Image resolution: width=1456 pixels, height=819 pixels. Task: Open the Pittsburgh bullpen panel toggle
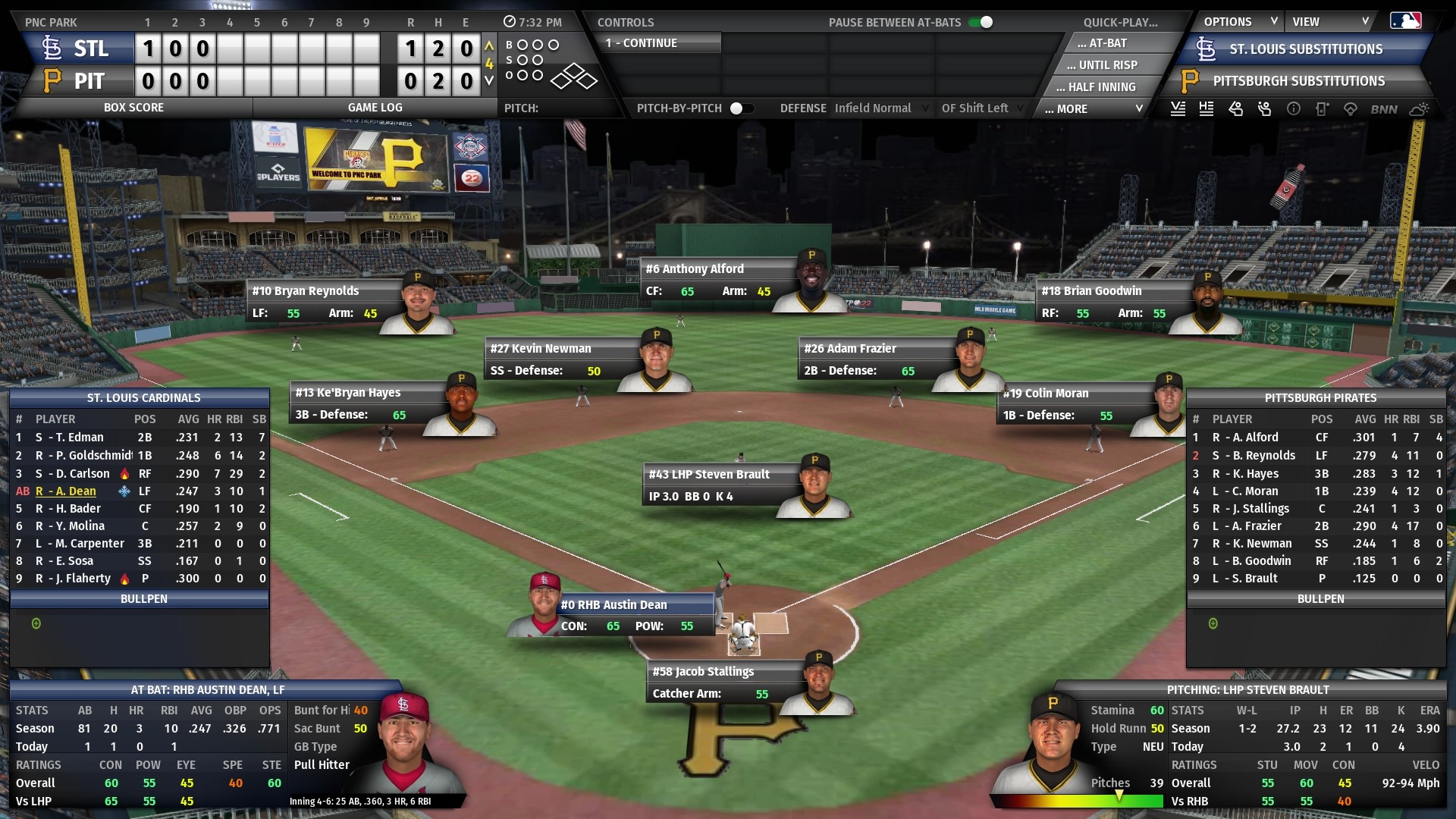coord(1213,623)
